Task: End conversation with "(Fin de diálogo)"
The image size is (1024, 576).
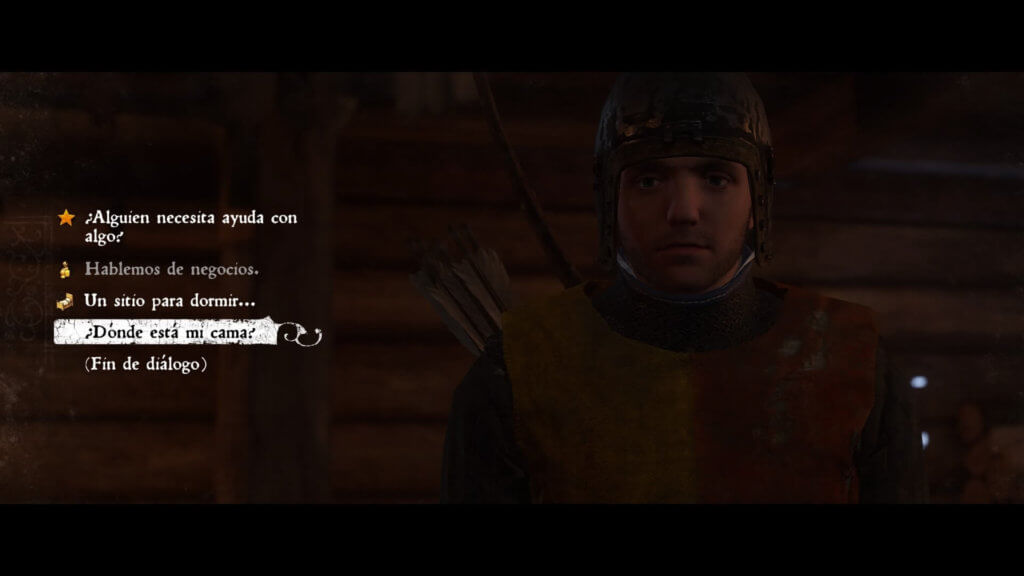Action: pyautogui.click(x=146, y=364)
